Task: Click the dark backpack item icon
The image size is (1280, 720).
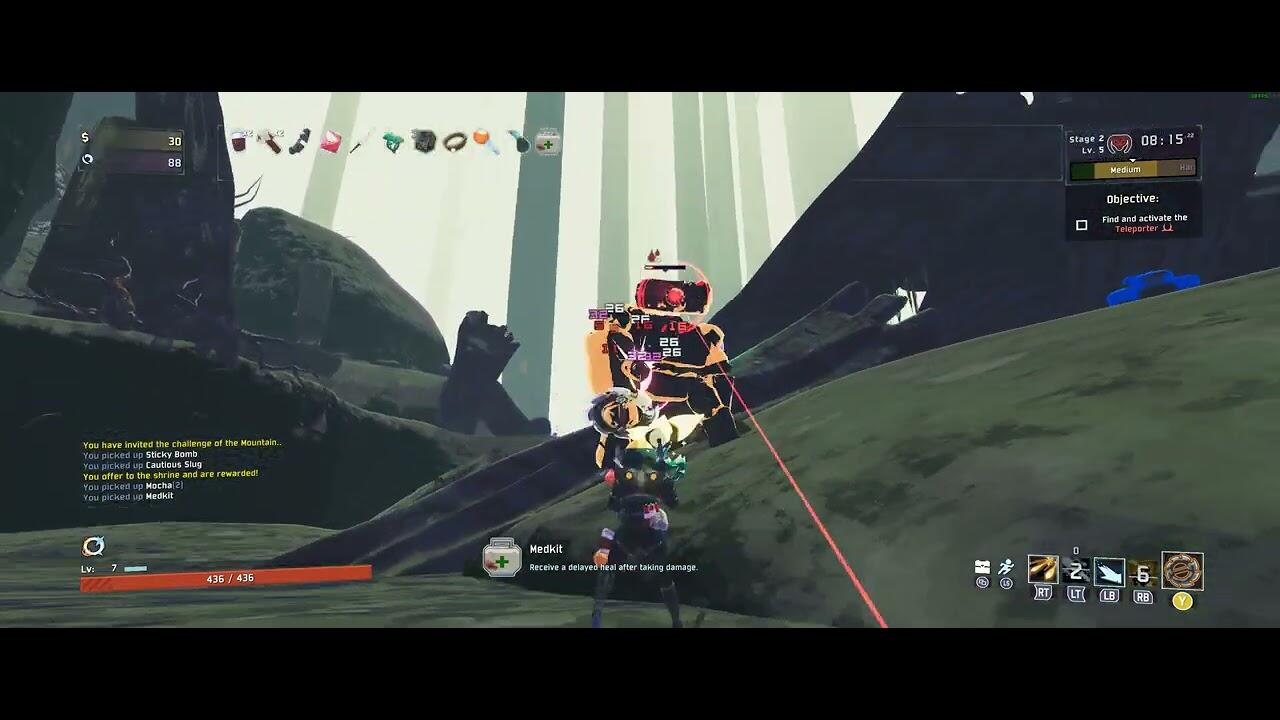Action: coord(424,142)
